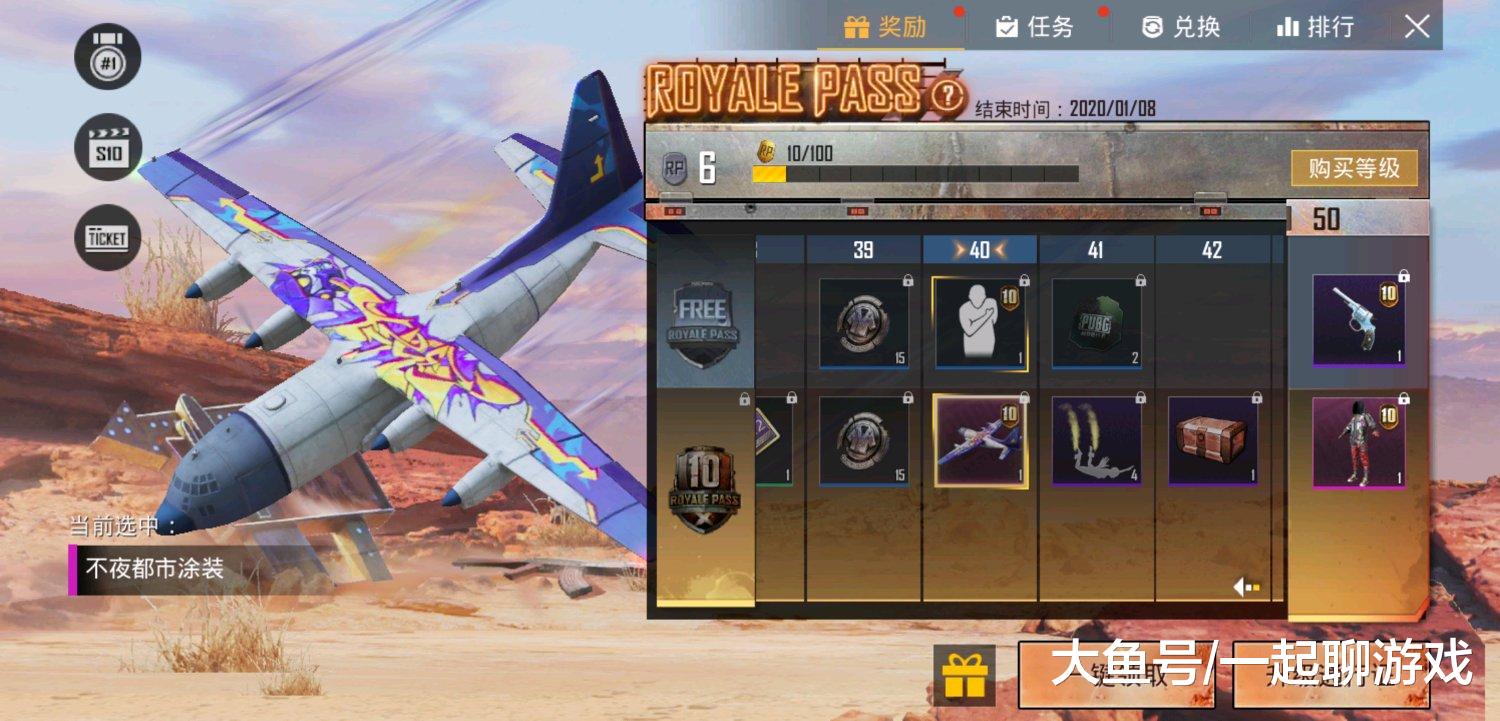Close the Royale Pass screen
This screenshot has height=721, width=1500.
coord(1417,27)
